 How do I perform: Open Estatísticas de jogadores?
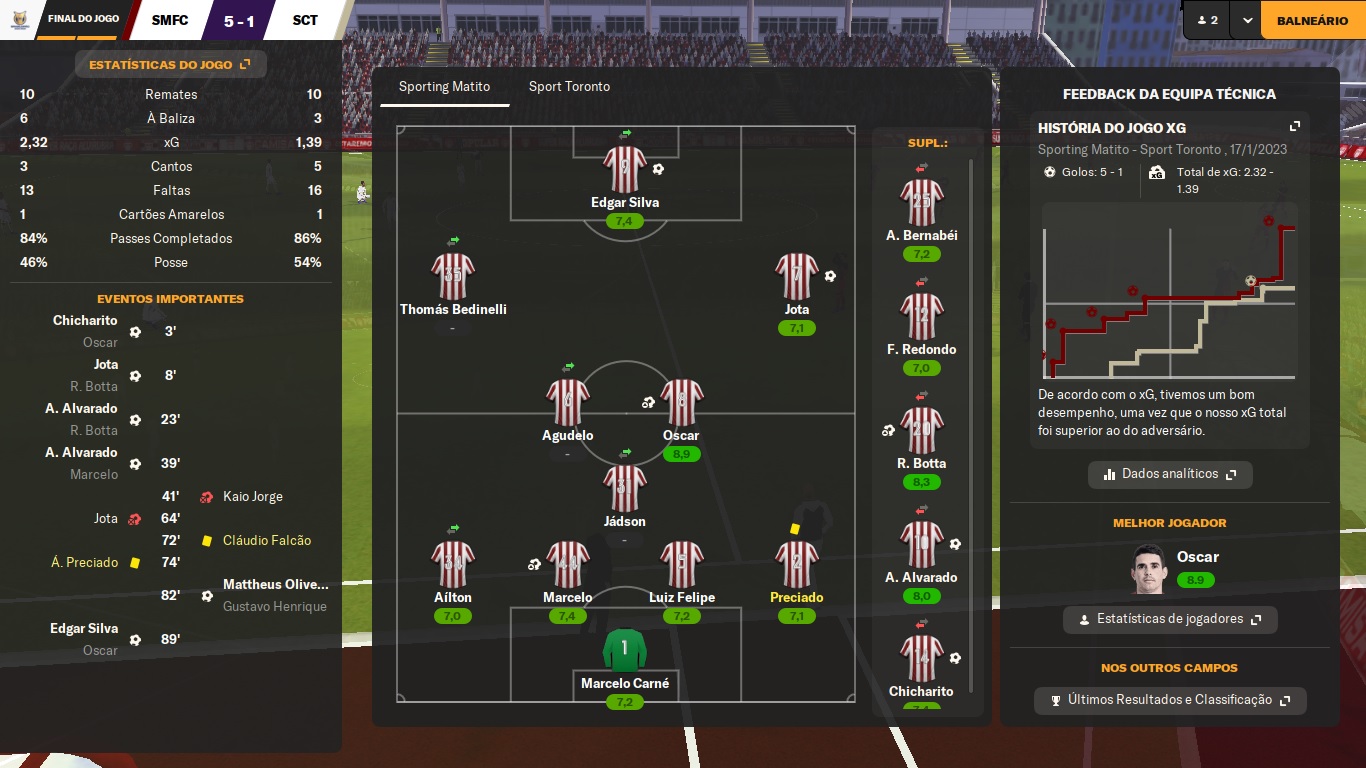click(1170, 619)
